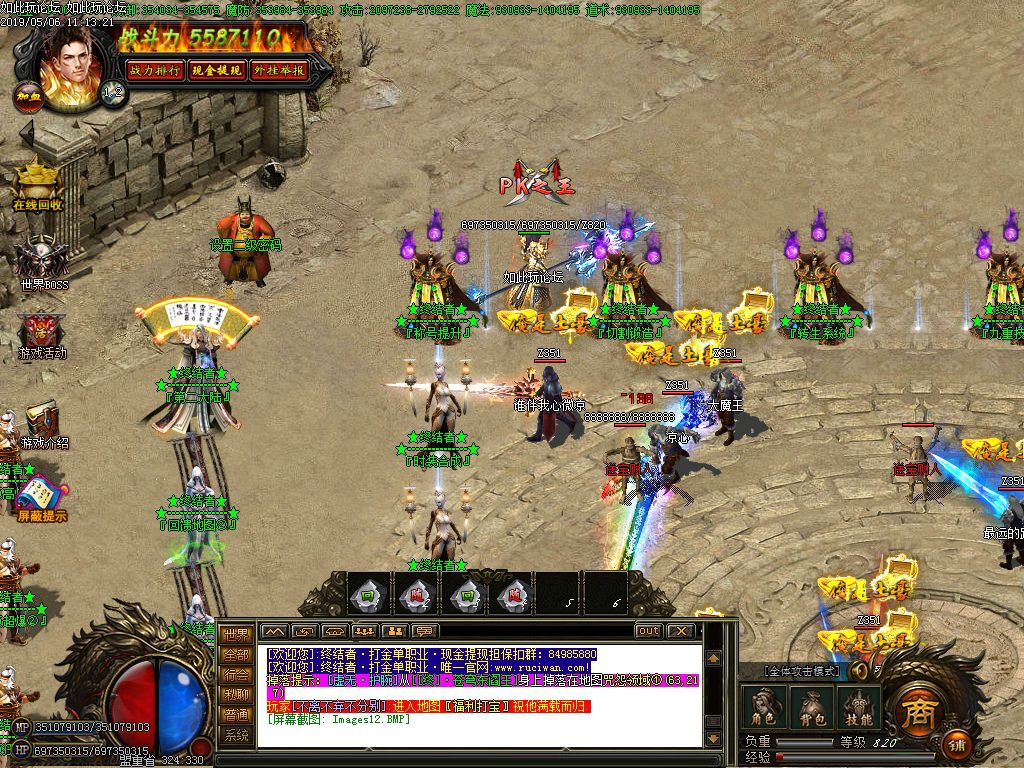Image resolution: width=1024 pixels, height=768 pixels.
Task: Switch to 私聊 private chat tab
Action: coord(236,694)
